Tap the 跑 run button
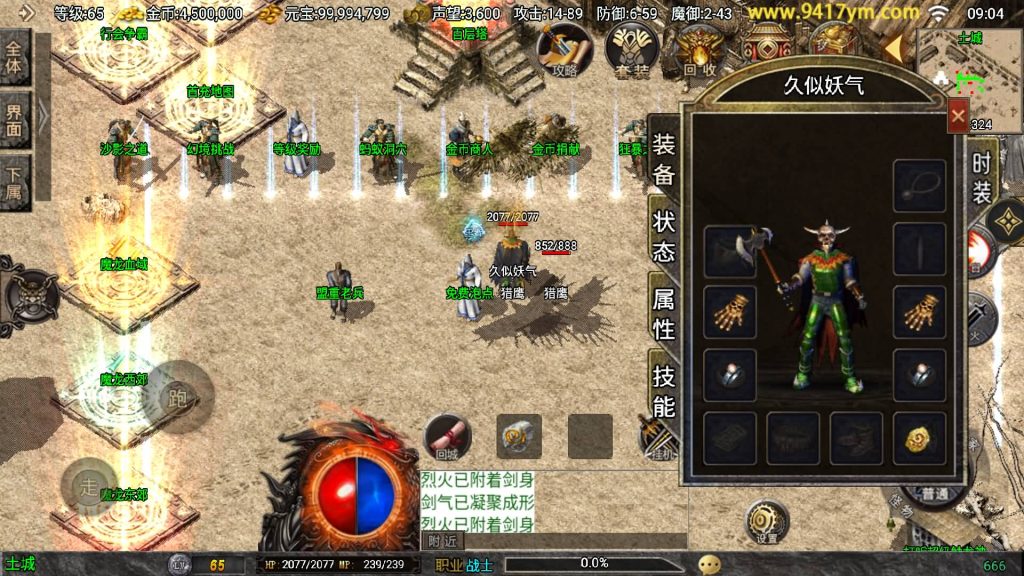Image resolution: width=1024 pixels, height=576 pixels. point(178,397)
